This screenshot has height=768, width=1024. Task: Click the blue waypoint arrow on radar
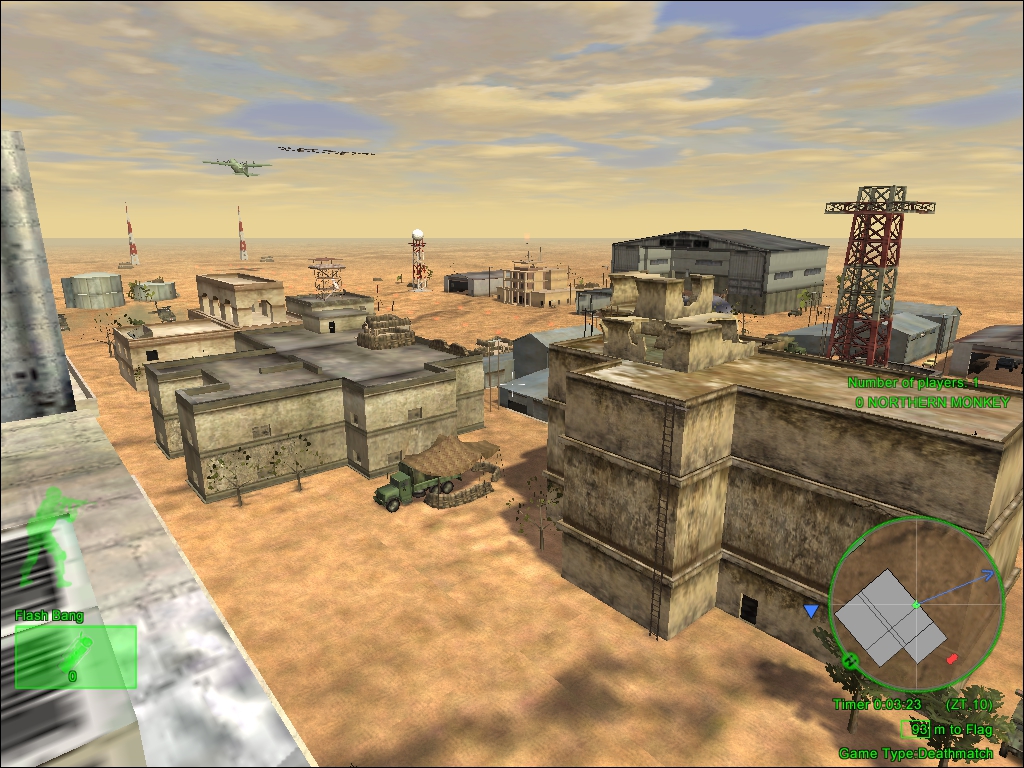click(986, 575)
